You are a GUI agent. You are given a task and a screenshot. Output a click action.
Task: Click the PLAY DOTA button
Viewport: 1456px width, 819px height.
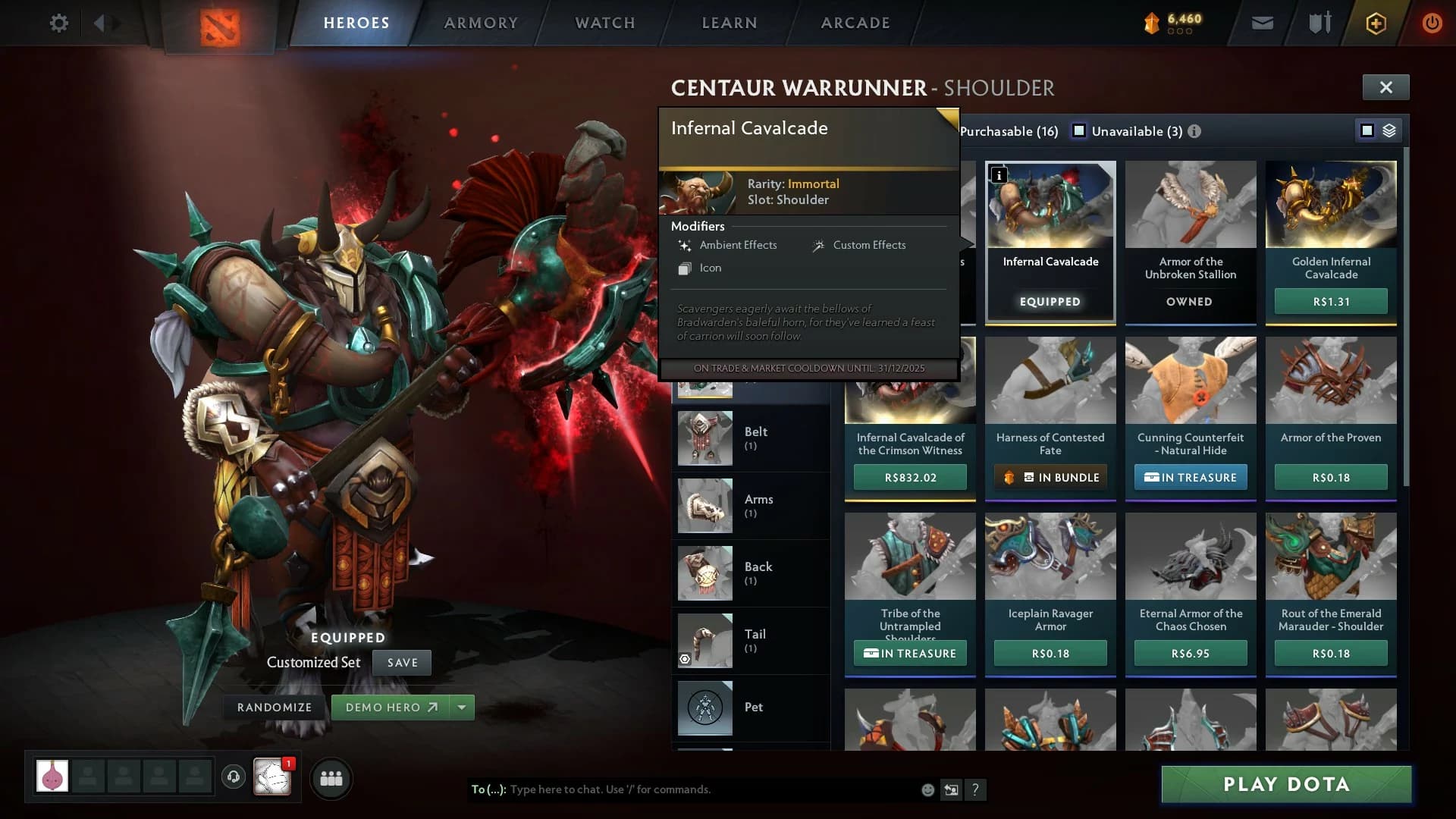1287,784
